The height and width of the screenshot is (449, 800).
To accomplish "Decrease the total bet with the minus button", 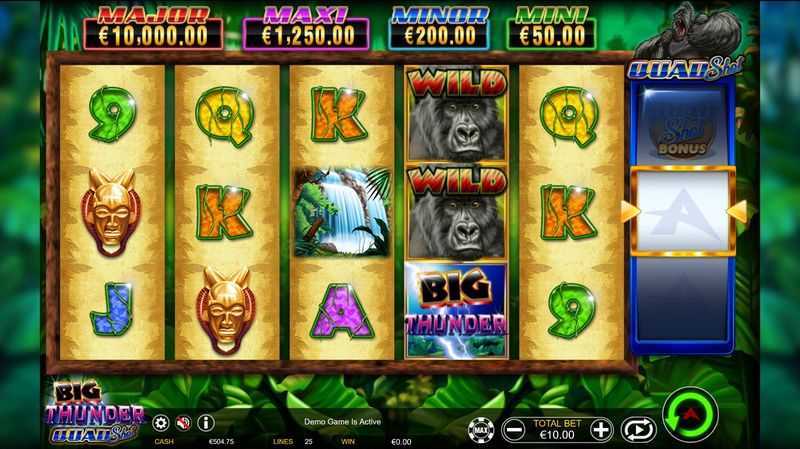I will click(514, 430).
